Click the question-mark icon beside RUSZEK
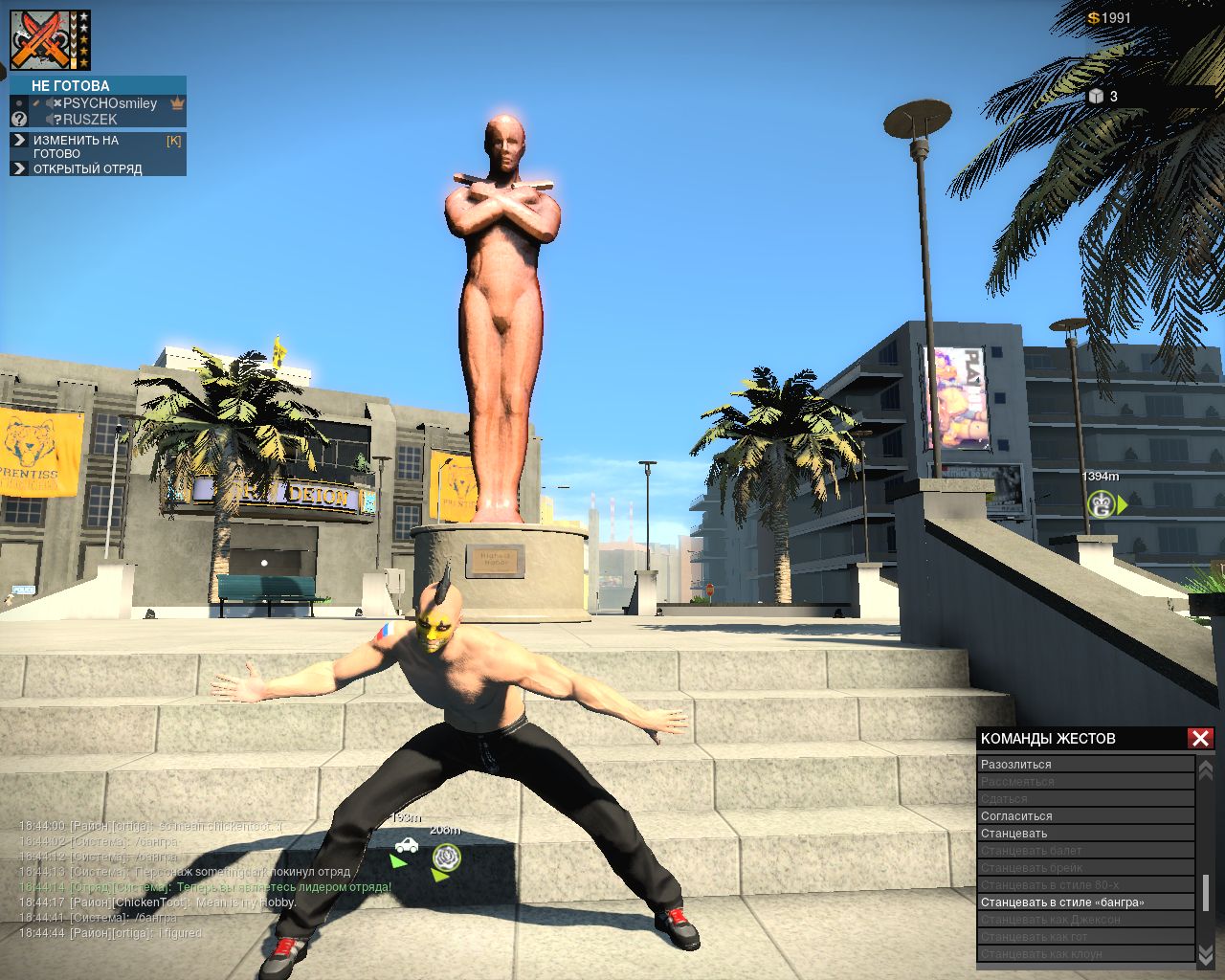 [19, 120]
